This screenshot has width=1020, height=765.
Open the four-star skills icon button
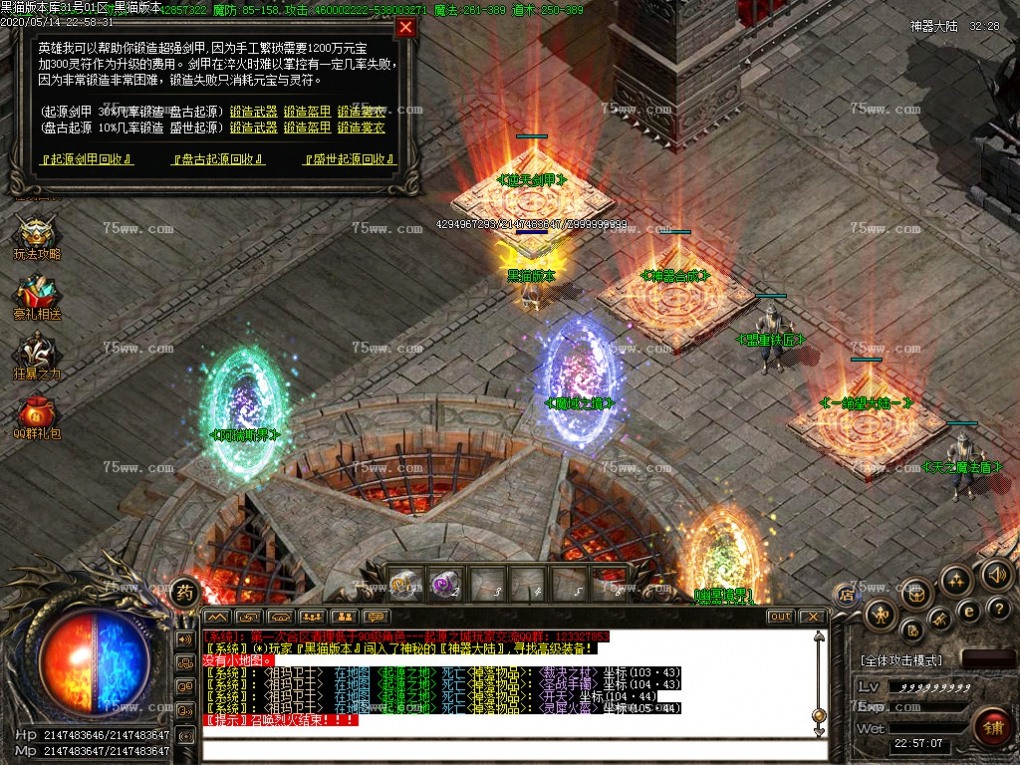tap(957, 580)
